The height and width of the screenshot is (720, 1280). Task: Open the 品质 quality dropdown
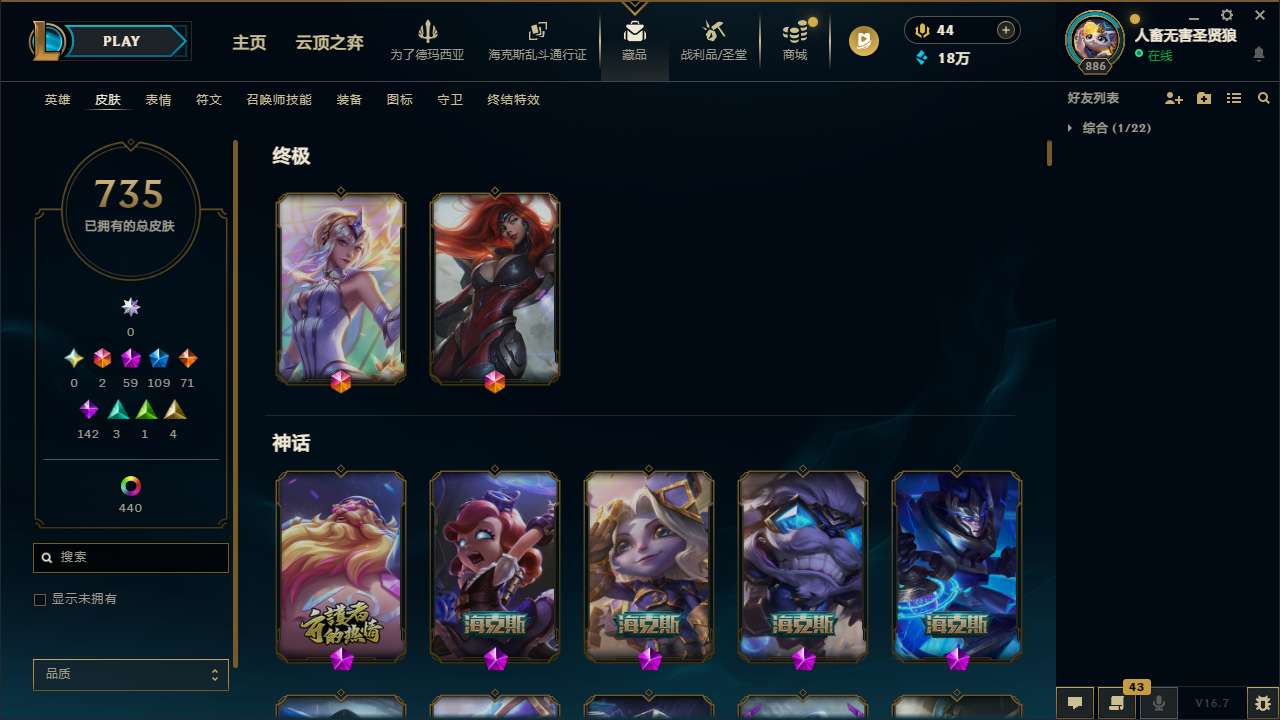pyautogui.click(x=130, y=674)
